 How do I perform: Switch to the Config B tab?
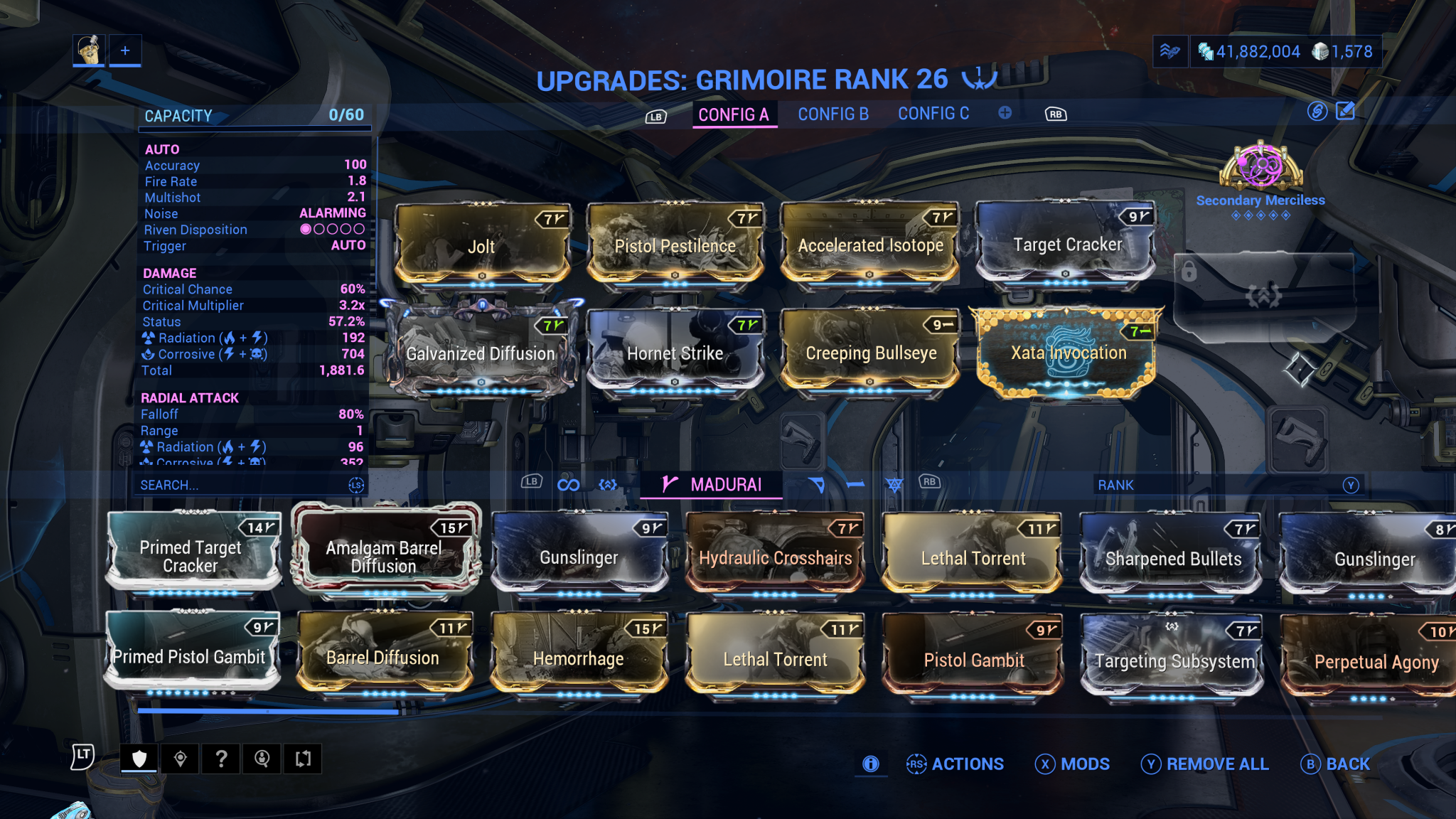click(x=833, y=114)
